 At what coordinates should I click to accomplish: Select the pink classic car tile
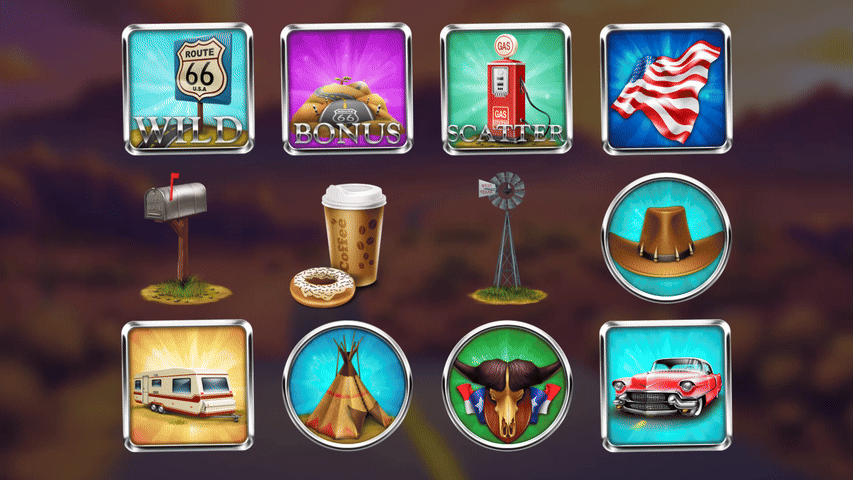(x=665, y=385)
